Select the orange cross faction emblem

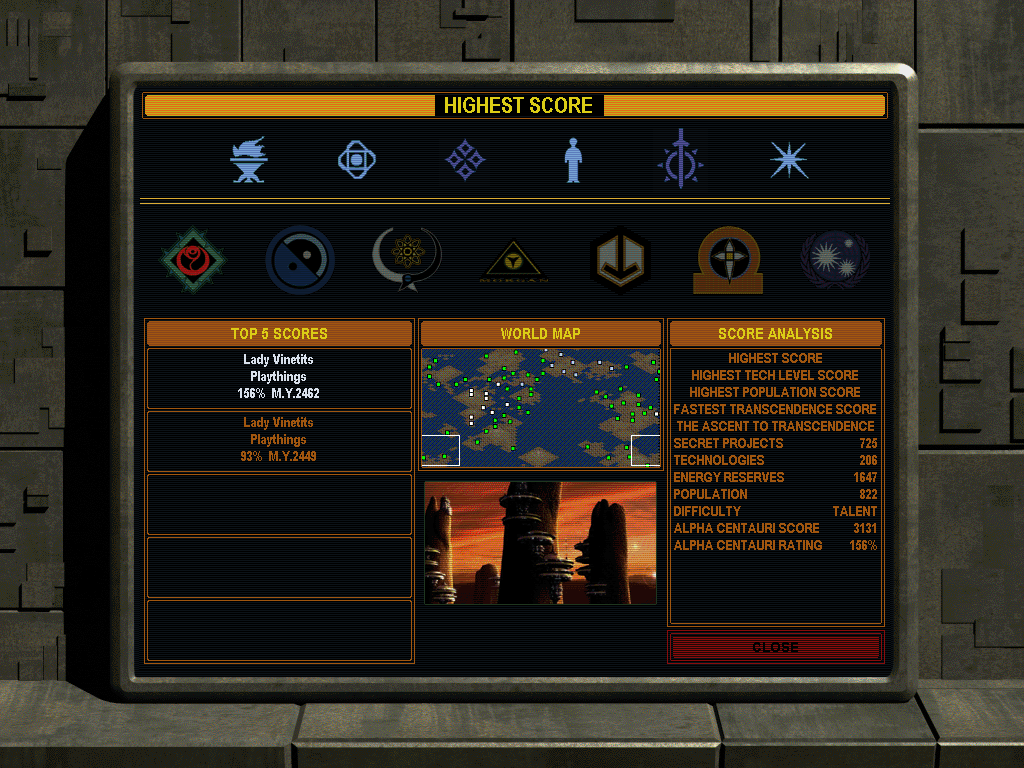pyautogui.click(x=729, y=260)
